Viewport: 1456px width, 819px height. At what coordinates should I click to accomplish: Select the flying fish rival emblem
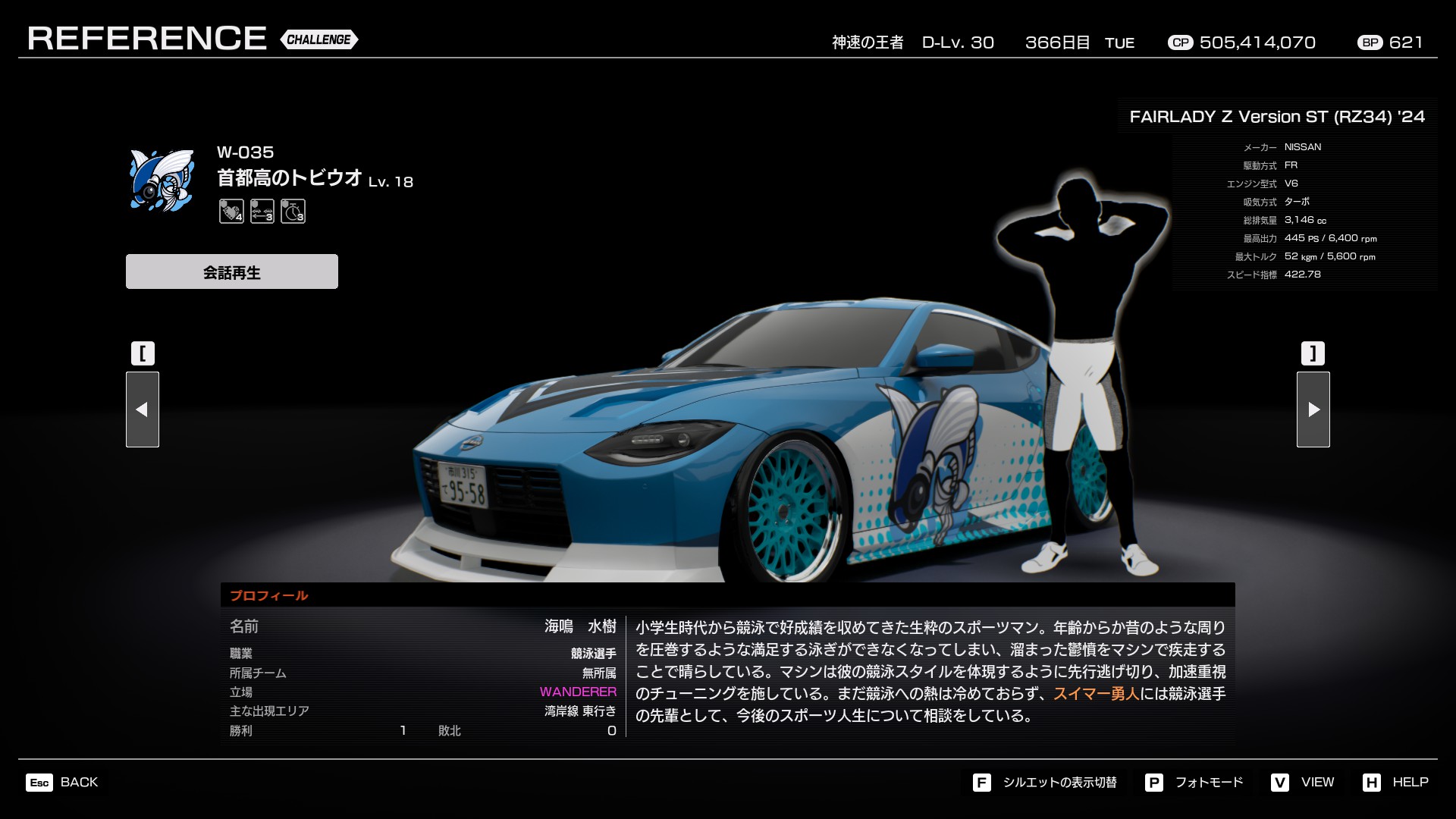(162, 180)
